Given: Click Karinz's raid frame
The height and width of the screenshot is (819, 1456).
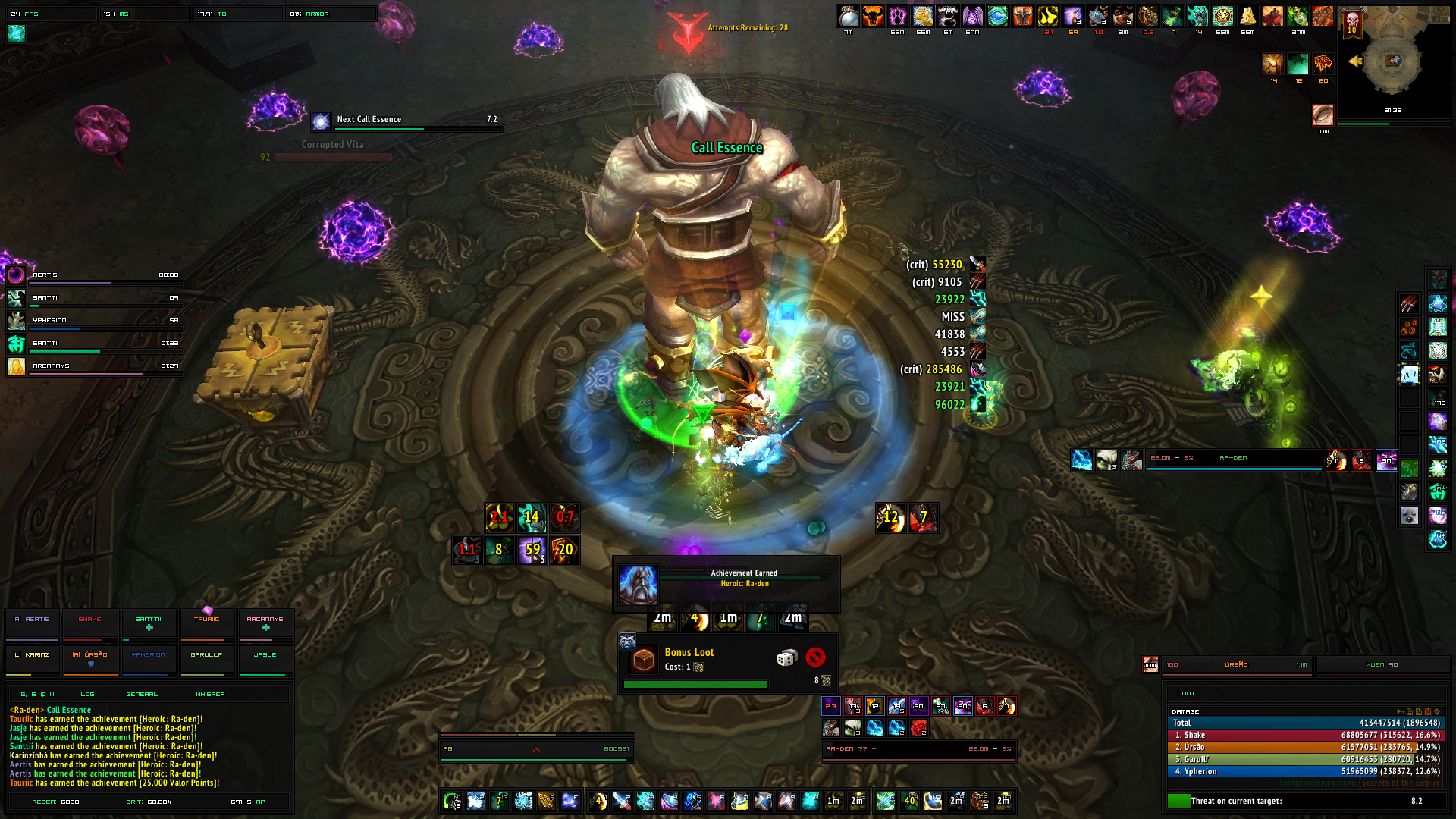Looking at the screenshot, I should tap(33, 660).
